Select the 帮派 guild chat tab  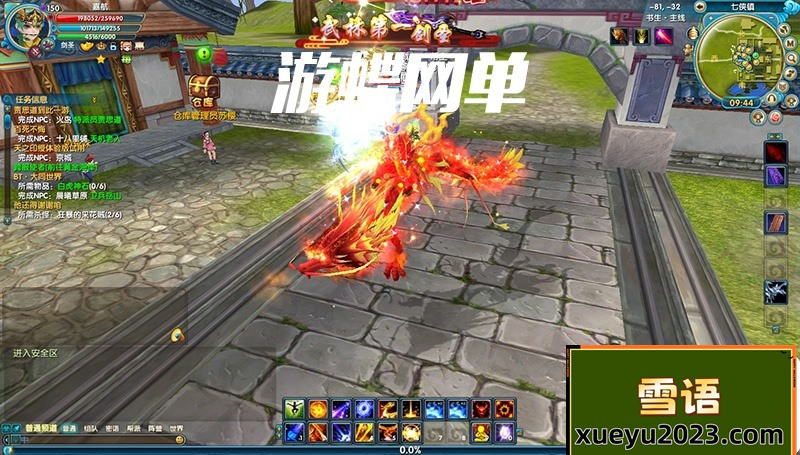coord(134,428)
